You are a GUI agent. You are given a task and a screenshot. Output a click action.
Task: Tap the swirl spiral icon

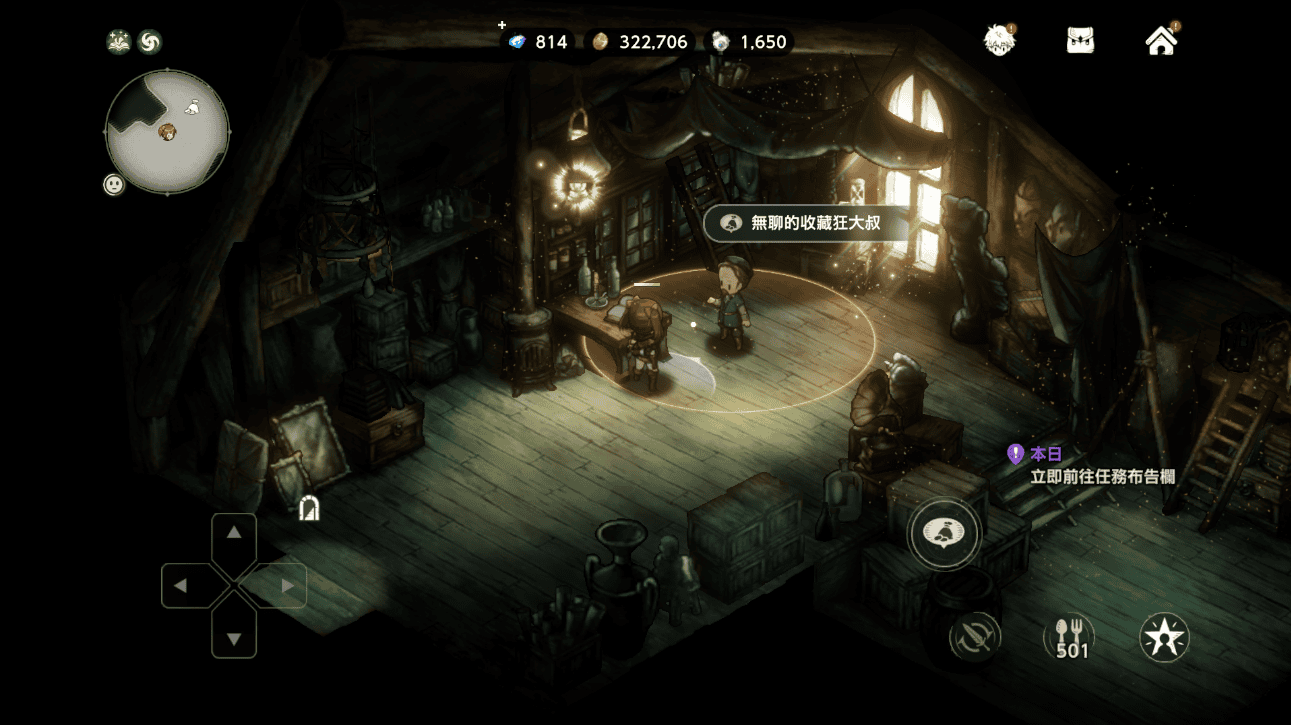150,42
